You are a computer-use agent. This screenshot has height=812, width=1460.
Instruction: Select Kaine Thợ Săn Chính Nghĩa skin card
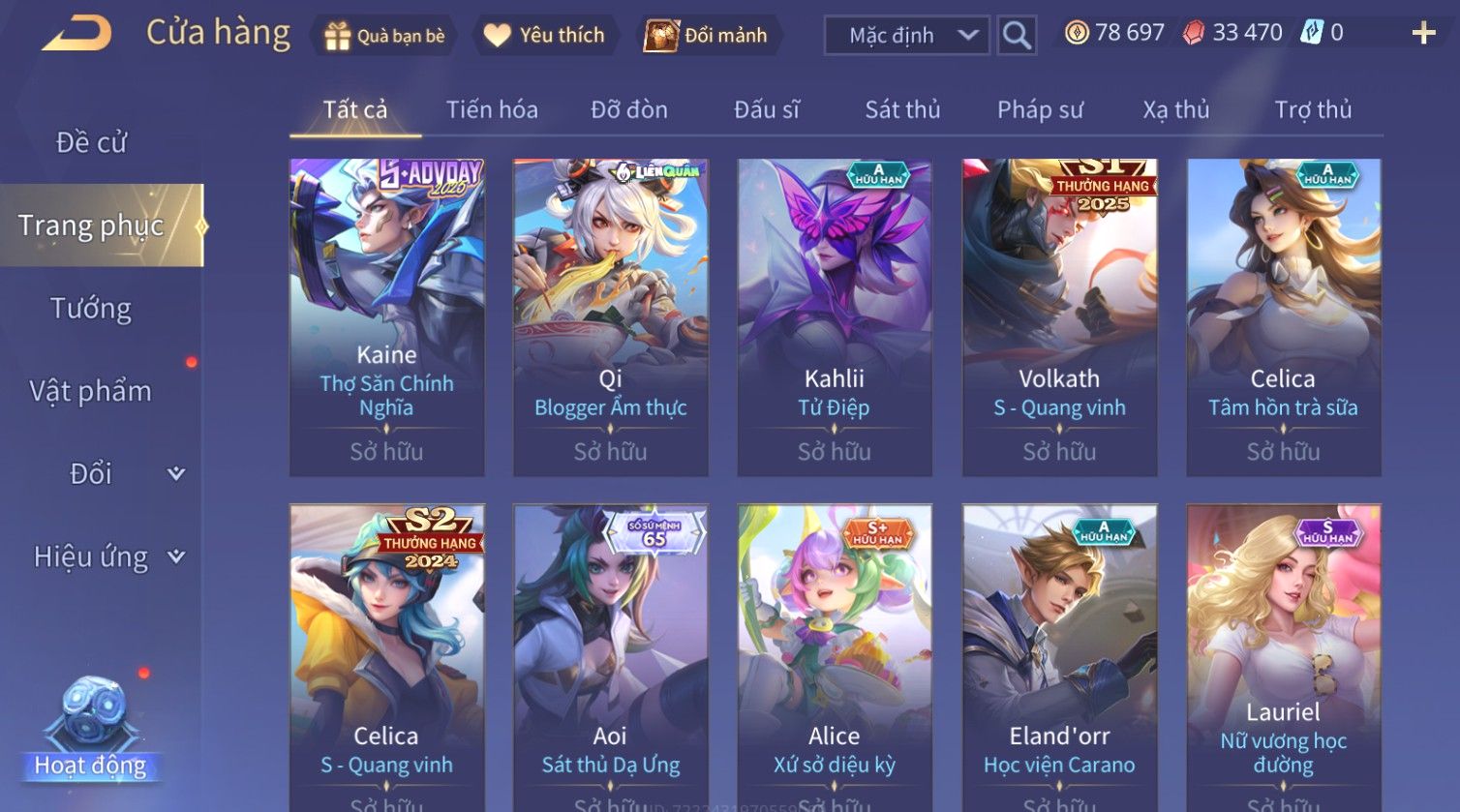point(386,316)
